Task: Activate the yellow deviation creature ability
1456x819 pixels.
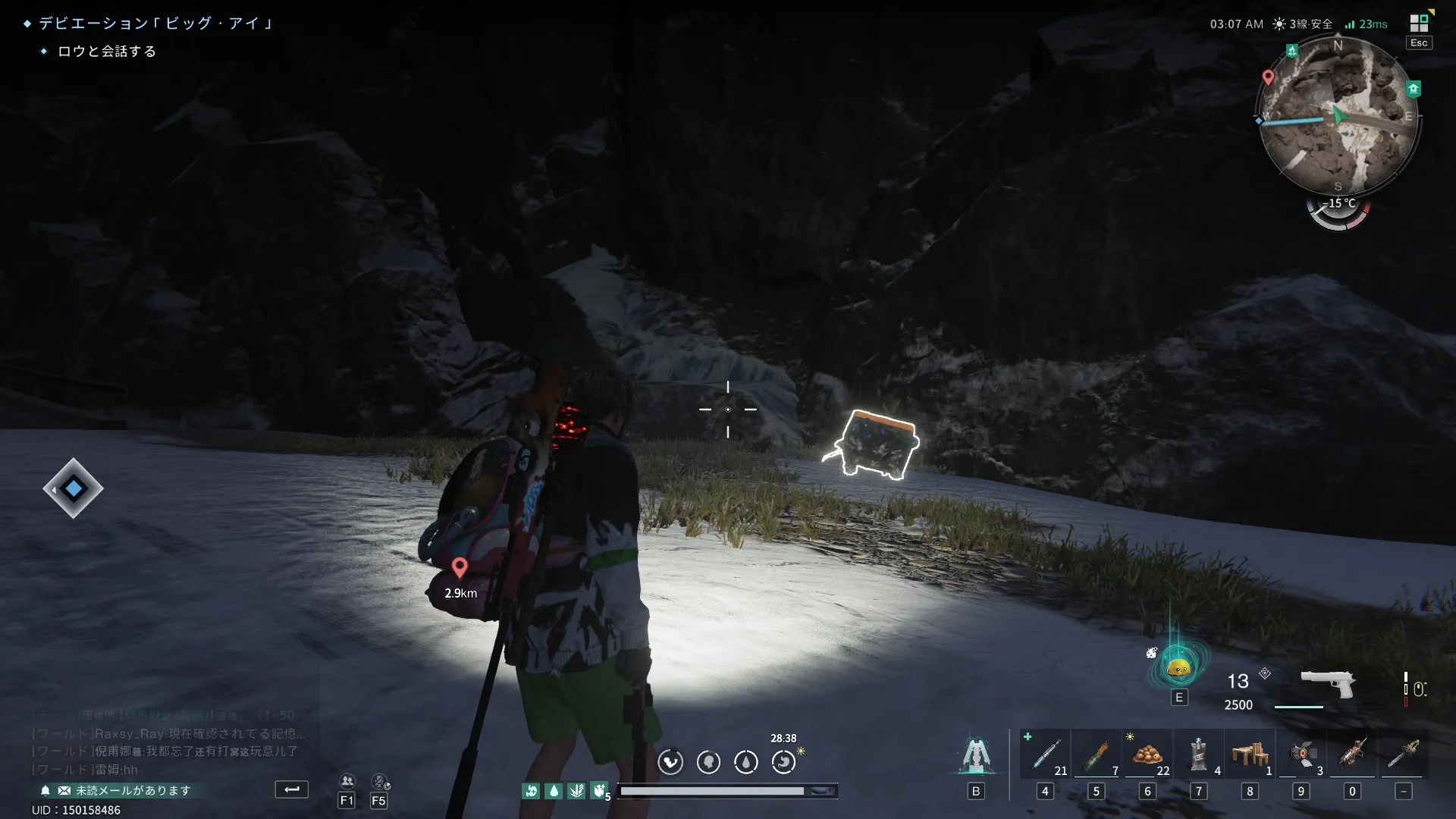Action: [x=1178, y=667]
